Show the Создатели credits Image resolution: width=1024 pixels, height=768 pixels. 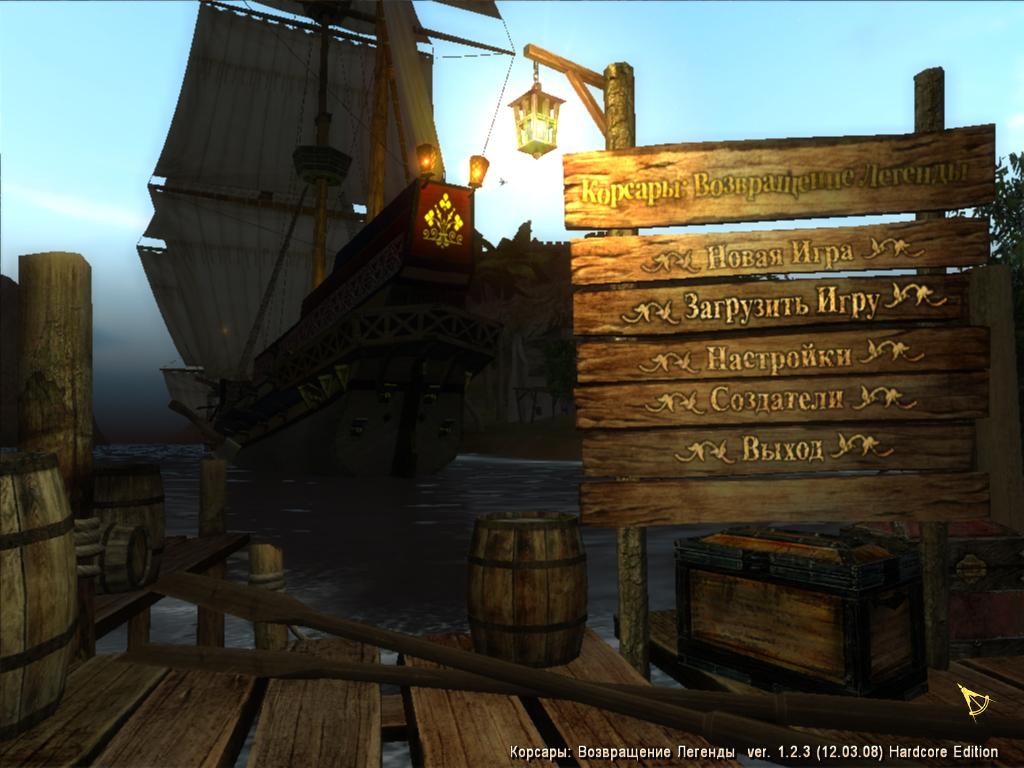[777, 399]
